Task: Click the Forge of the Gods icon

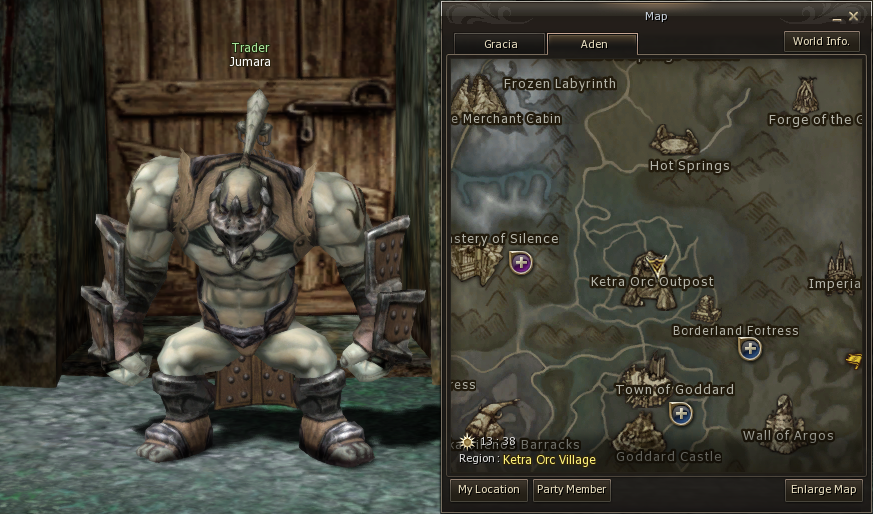Action: pos(806,97)
